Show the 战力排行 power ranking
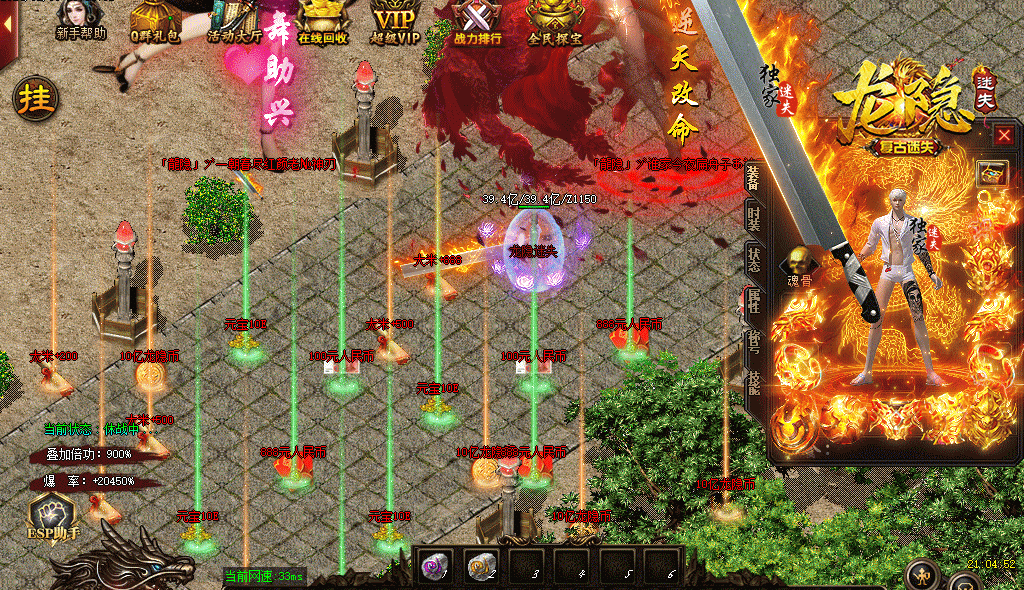Image resolution: width=1024 pixels, height=590 pixels. pyautogui.click(x=474, y=20)
